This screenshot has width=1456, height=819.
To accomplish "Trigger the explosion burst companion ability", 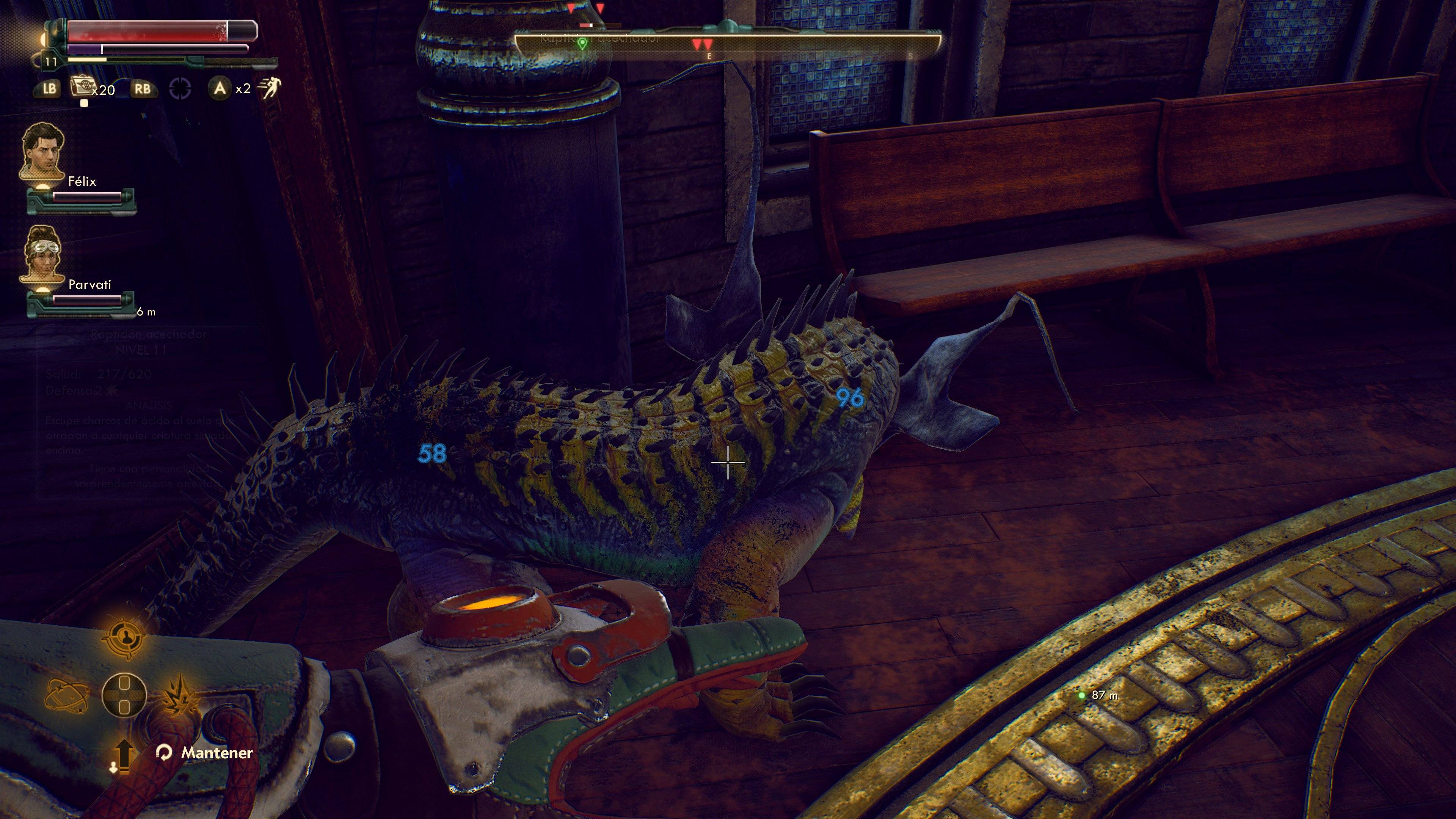I will (x=180, y=695).
